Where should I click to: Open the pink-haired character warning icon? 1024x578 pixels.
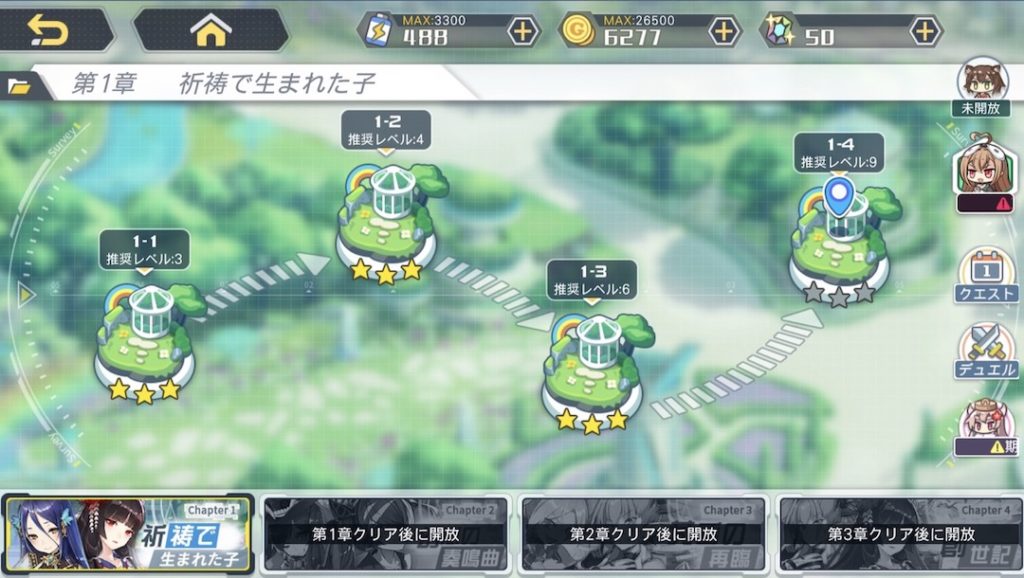pyautogui.click(x=985, y=428)
